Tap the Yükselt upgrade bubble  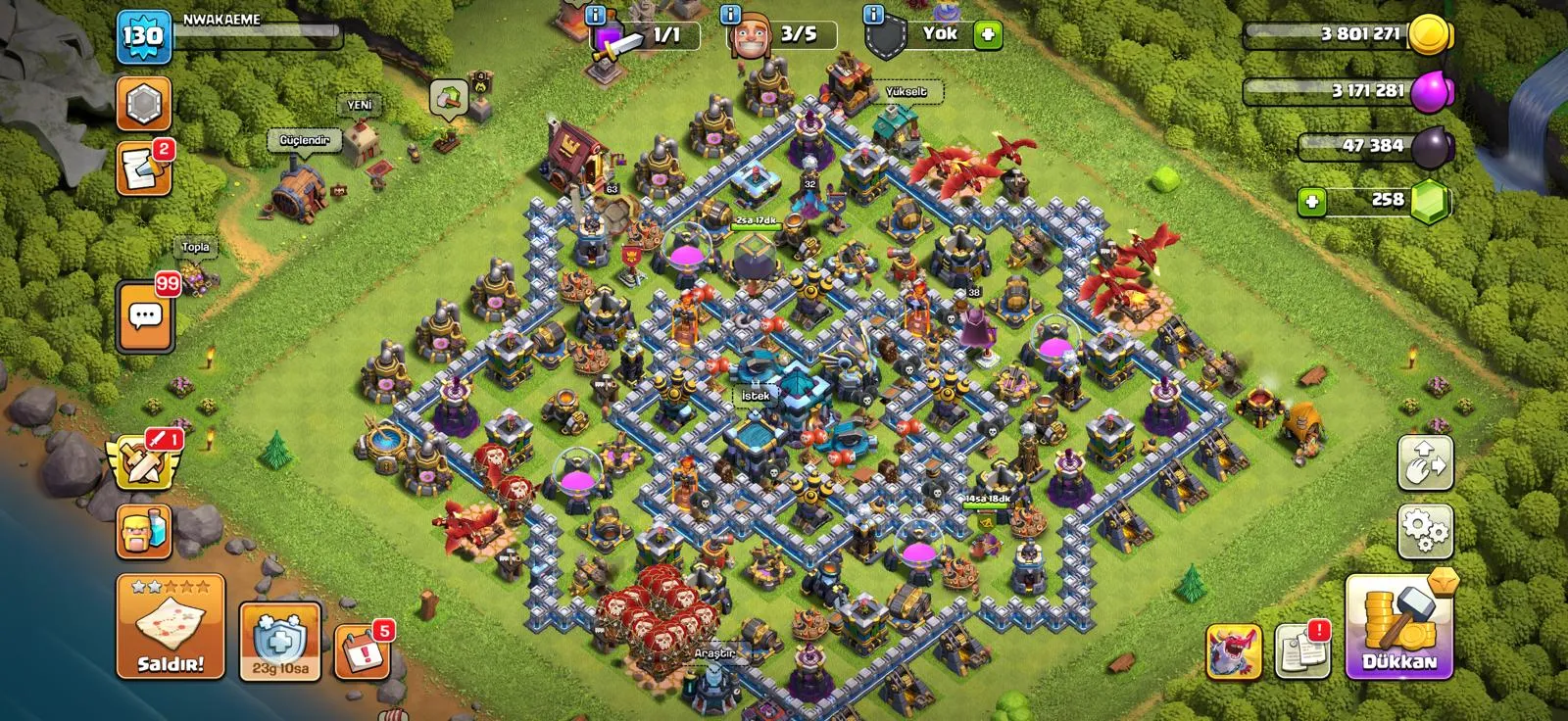pos(906,92)
